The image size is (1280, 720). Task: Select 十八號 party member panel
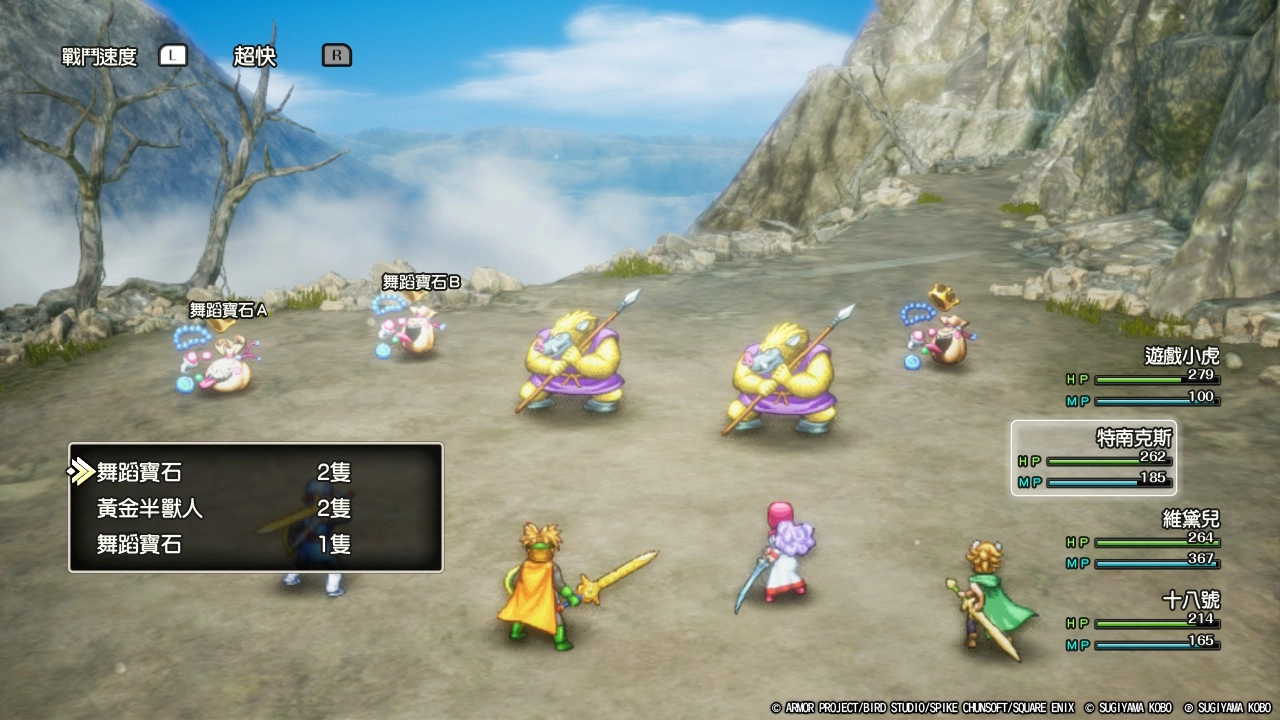coord(1143,621)
